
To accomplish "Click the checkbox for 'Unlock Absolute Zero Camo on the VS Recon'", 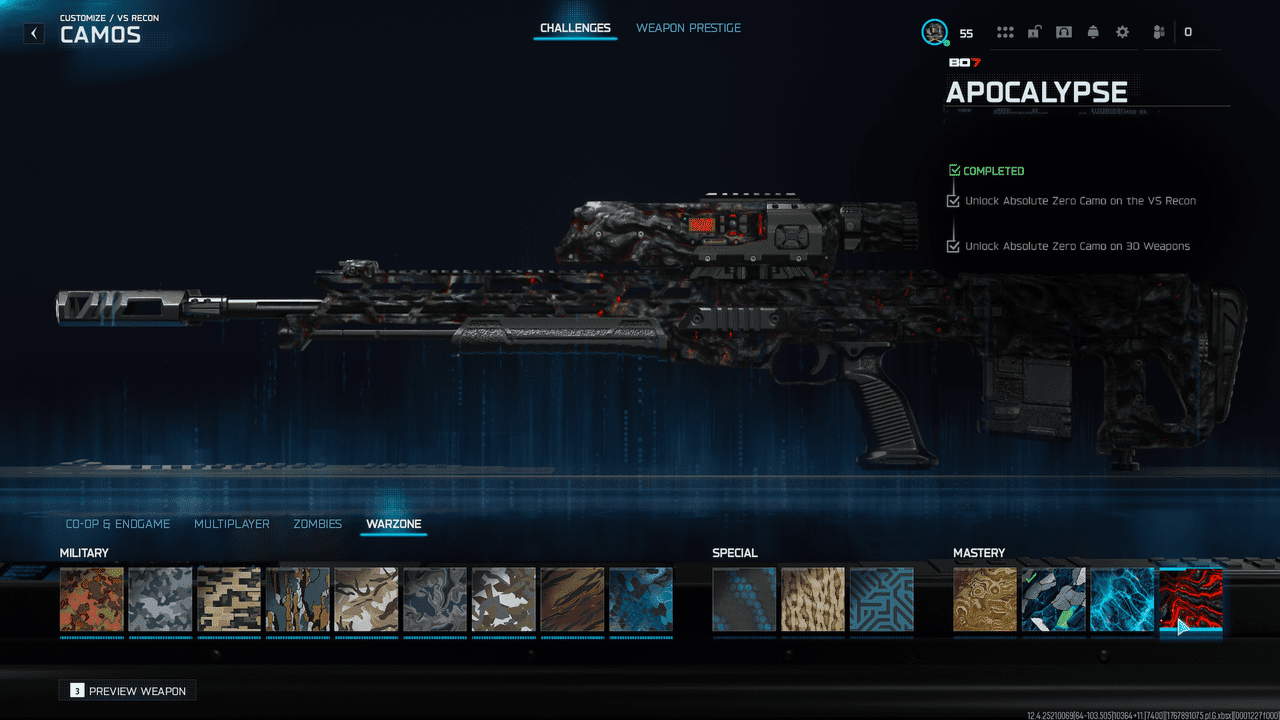I will [x=952, y=200].
